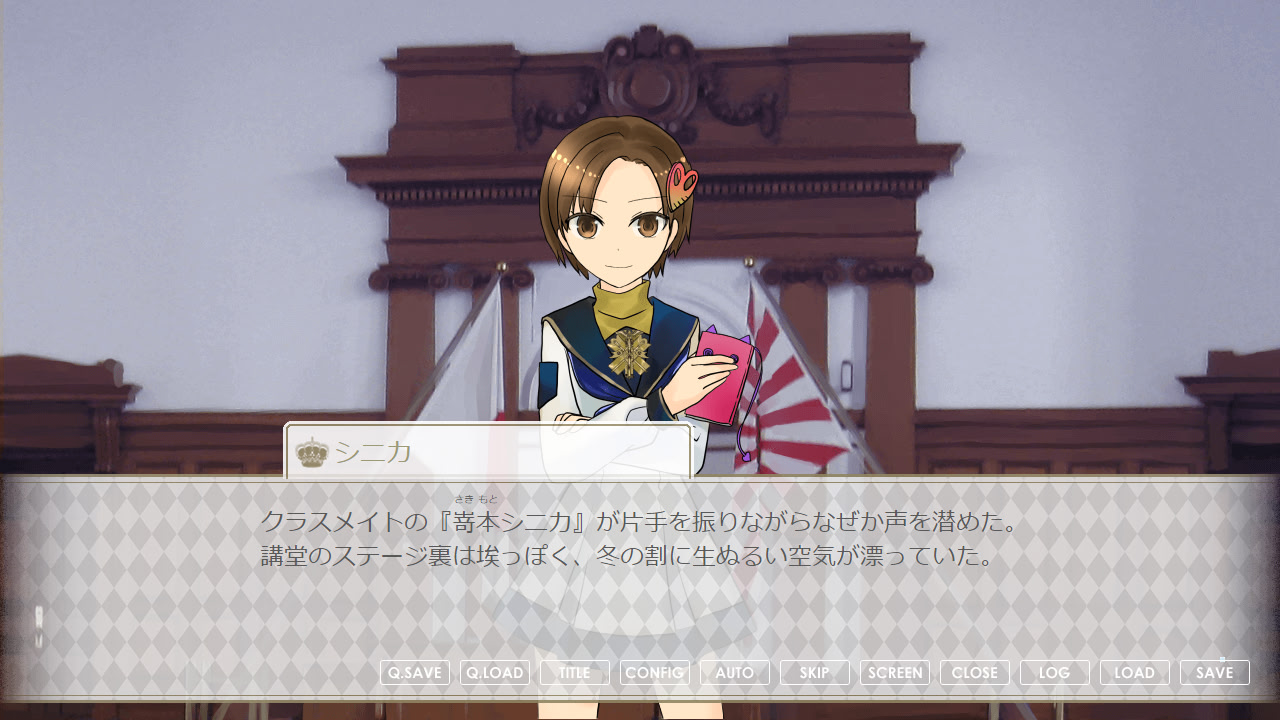Open the CONFIG settings menu
Image resolution: width=1280 pixels, height=720 pixels.
pyautogui.click(x=654, y=672)
